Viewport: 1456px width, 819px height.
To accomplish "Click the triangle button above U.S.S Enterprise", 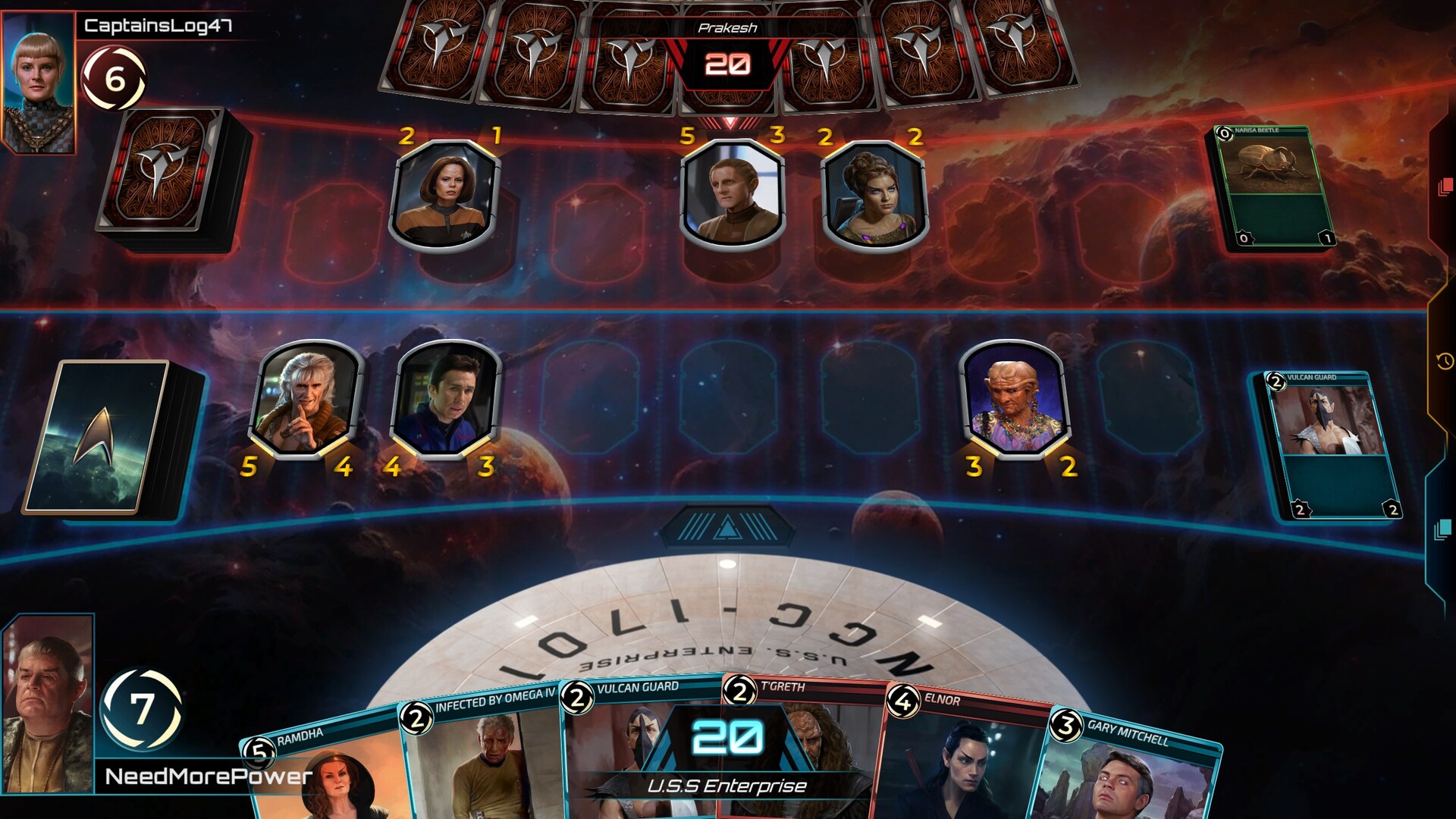I will point(727,526).
